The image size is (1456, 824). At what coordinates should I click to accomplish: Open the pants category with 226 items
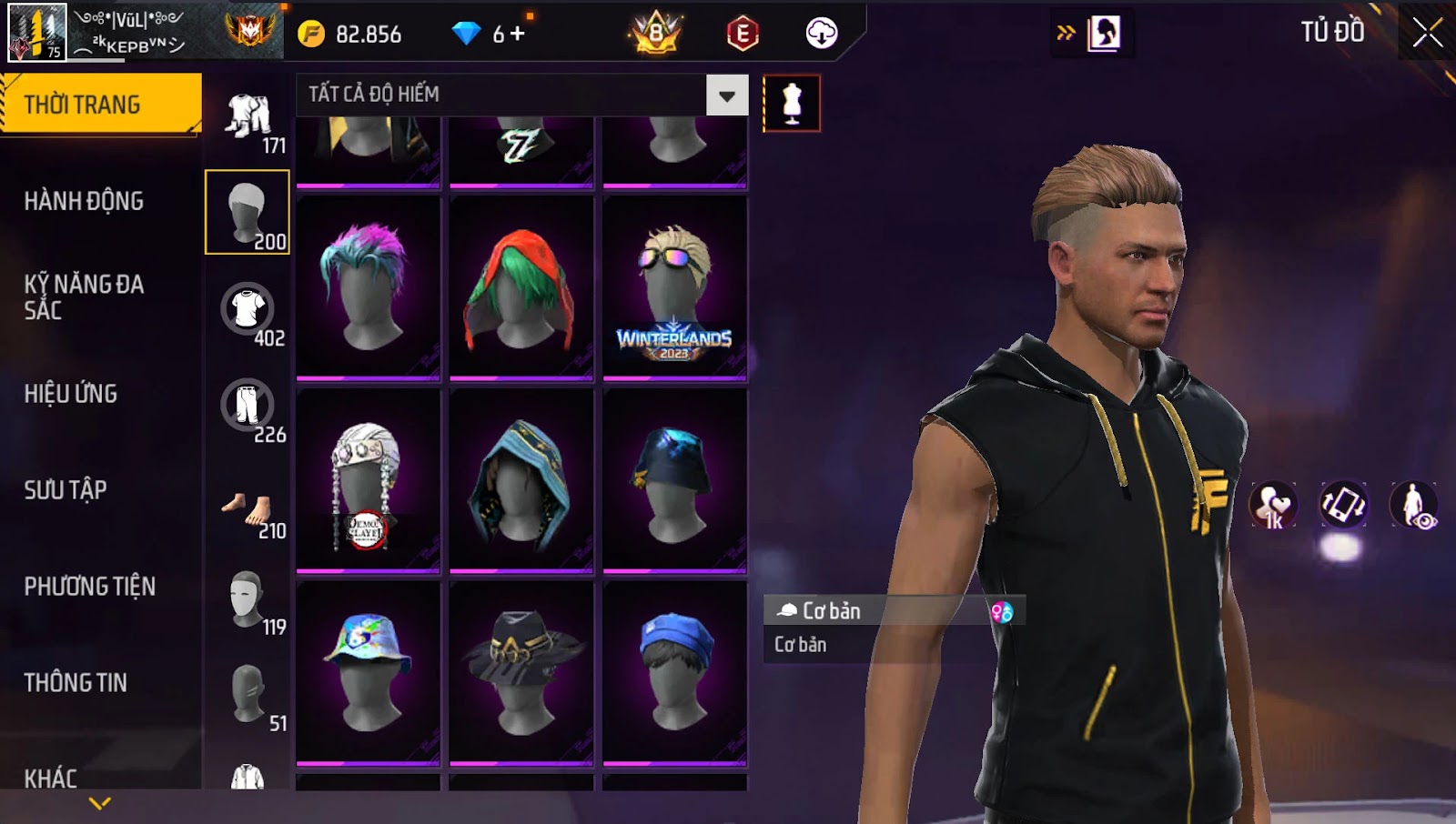pos(248,407)
